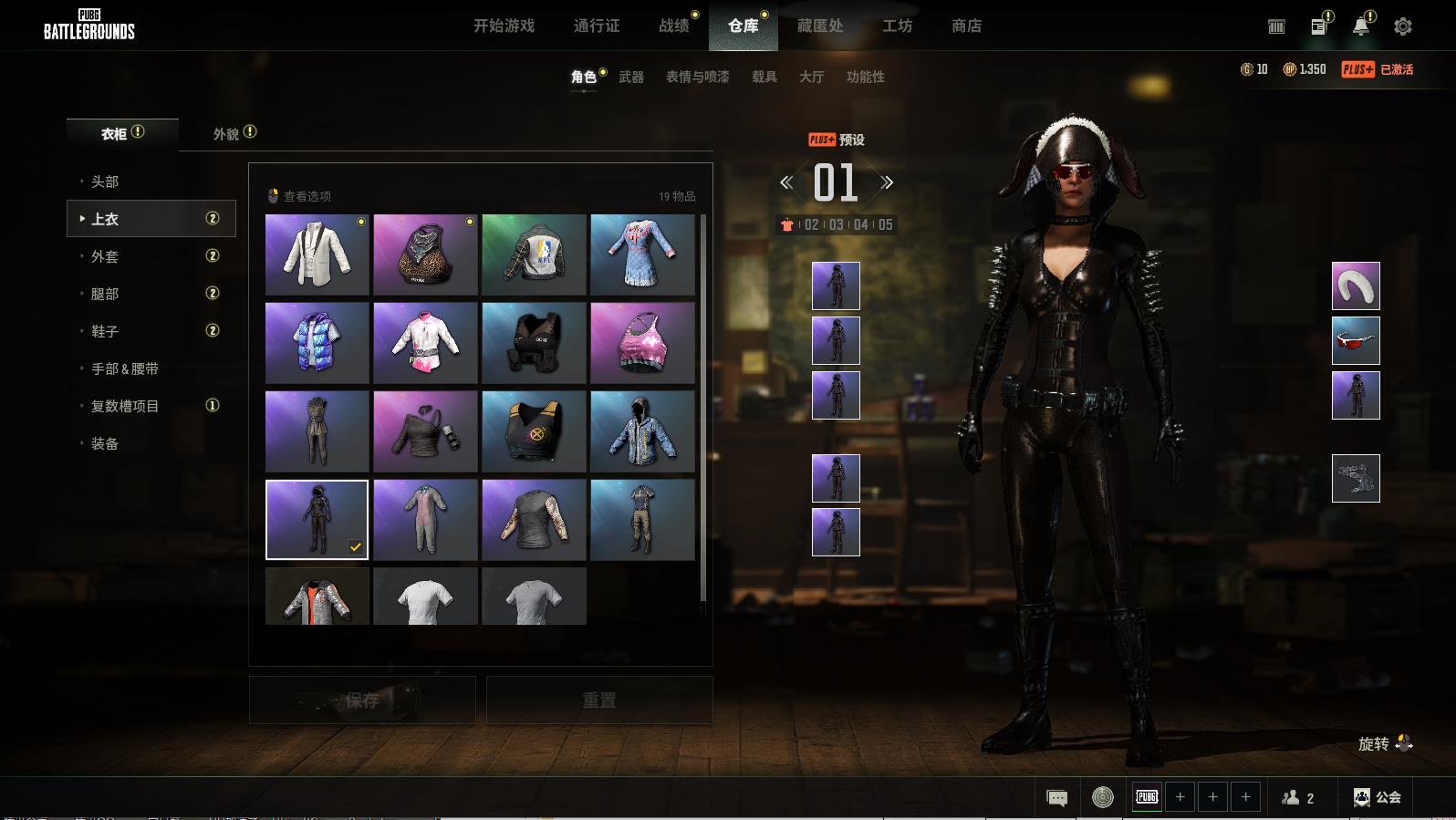Viewport: 1456px width, 820px height.
Task: Open the 公会 guild button
Action: click(x=1378, y=797)
